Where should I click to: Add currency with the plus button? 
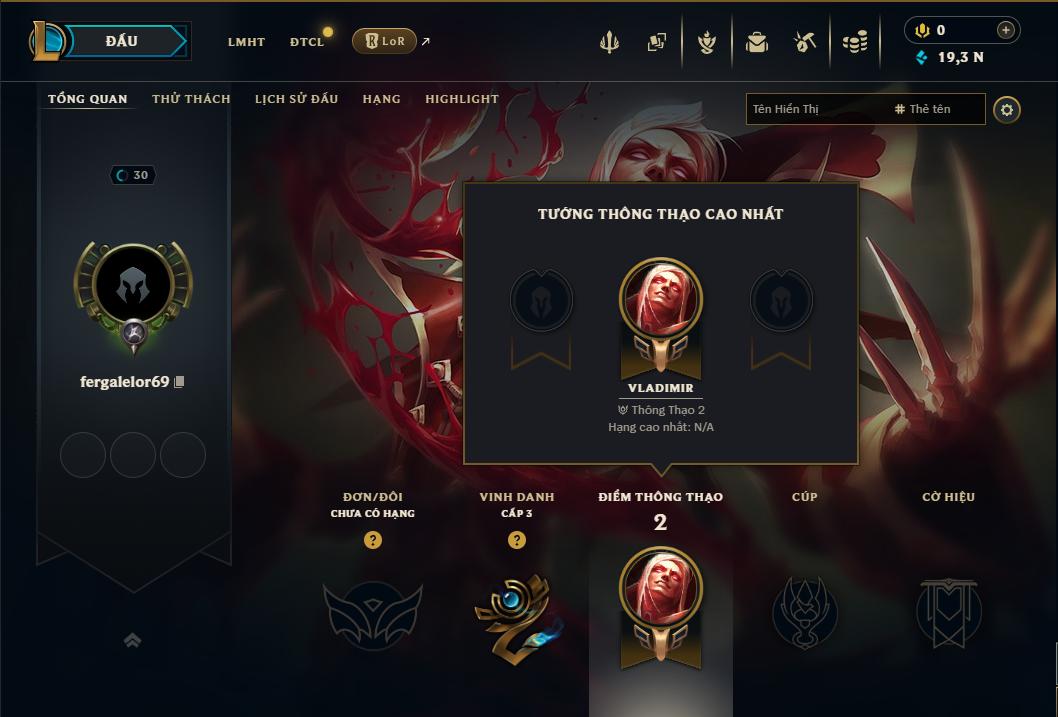[x=1006, y=30]
